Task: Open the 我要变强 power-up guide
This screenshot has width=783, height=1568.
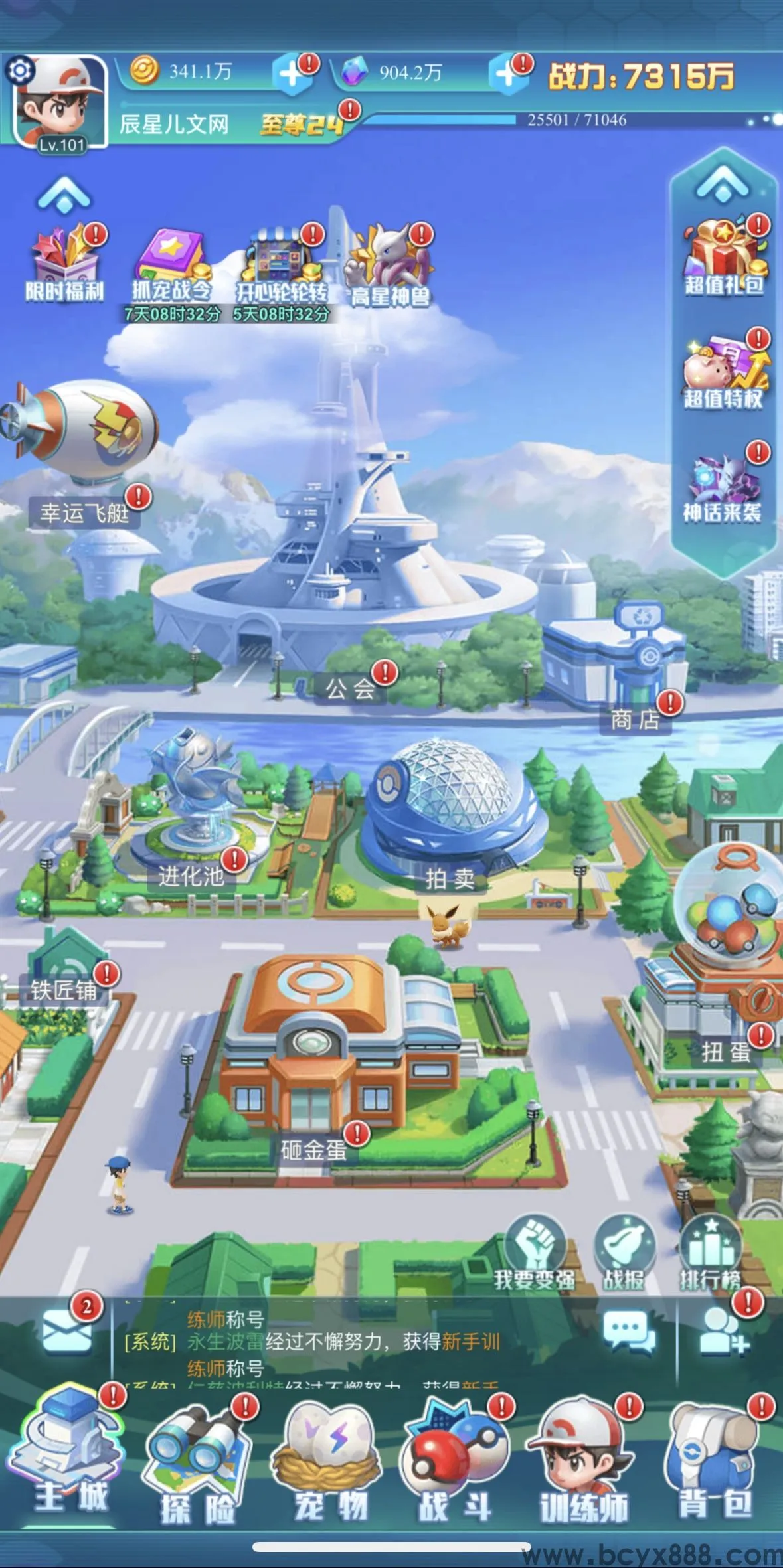Action: pyautogui.click(x=535, y=1253)
